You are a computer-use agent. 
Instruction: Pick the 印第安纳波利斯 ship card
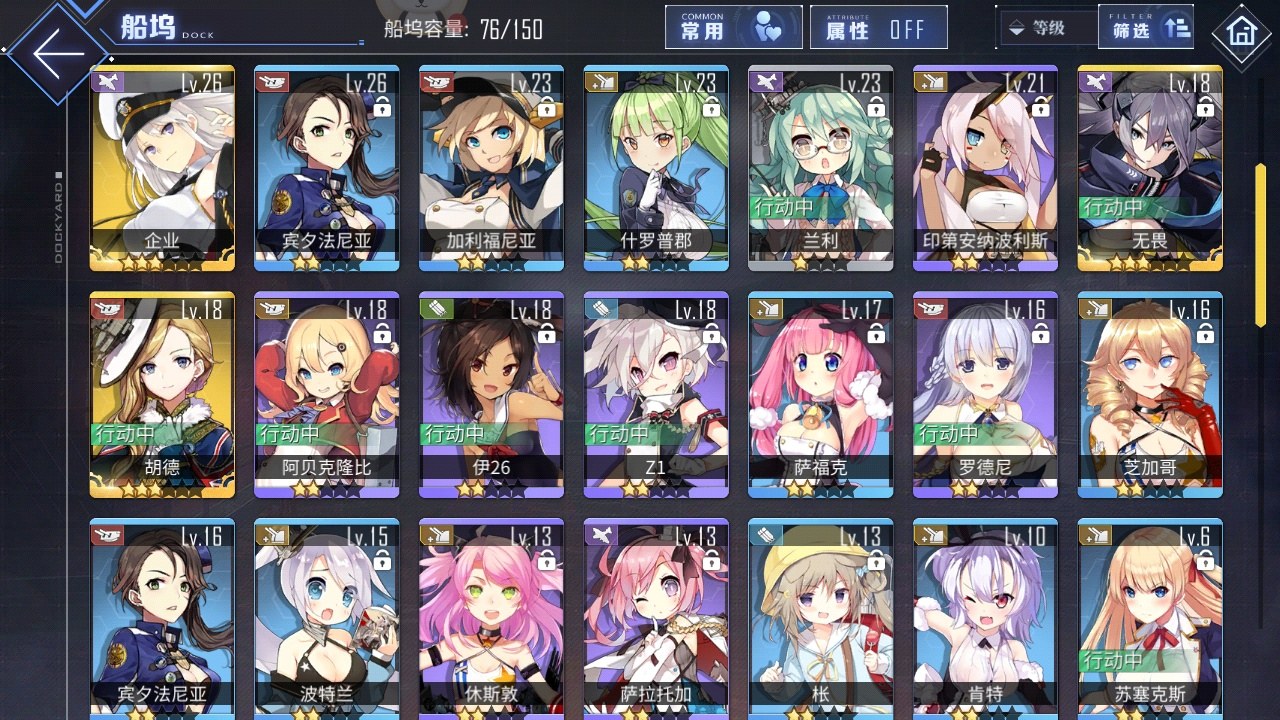click(x=985, y=168)
